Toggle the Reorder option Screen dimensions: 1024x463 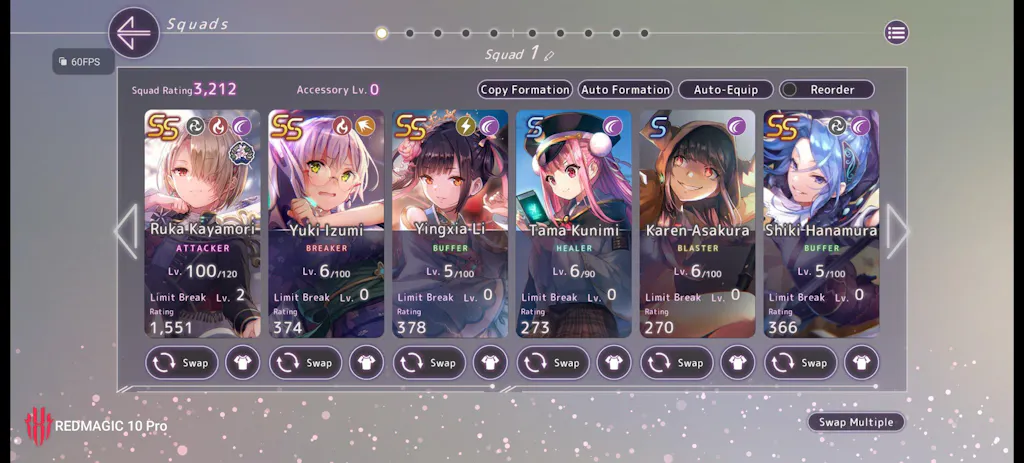click(x=826, y=90)
